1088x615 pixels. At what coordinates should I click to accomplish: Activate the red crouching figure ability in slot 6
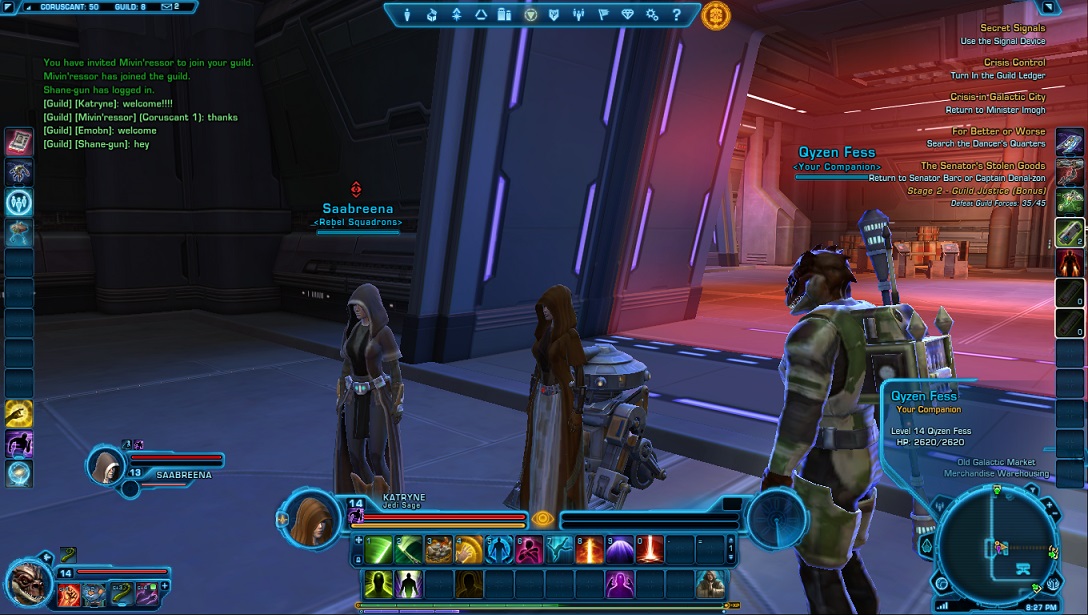click(529, 549)
